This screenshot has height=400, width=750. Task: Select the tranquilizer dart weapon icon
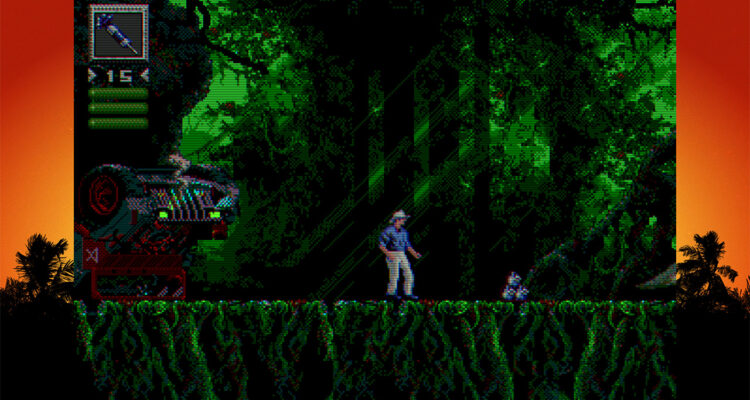[119, 31]
